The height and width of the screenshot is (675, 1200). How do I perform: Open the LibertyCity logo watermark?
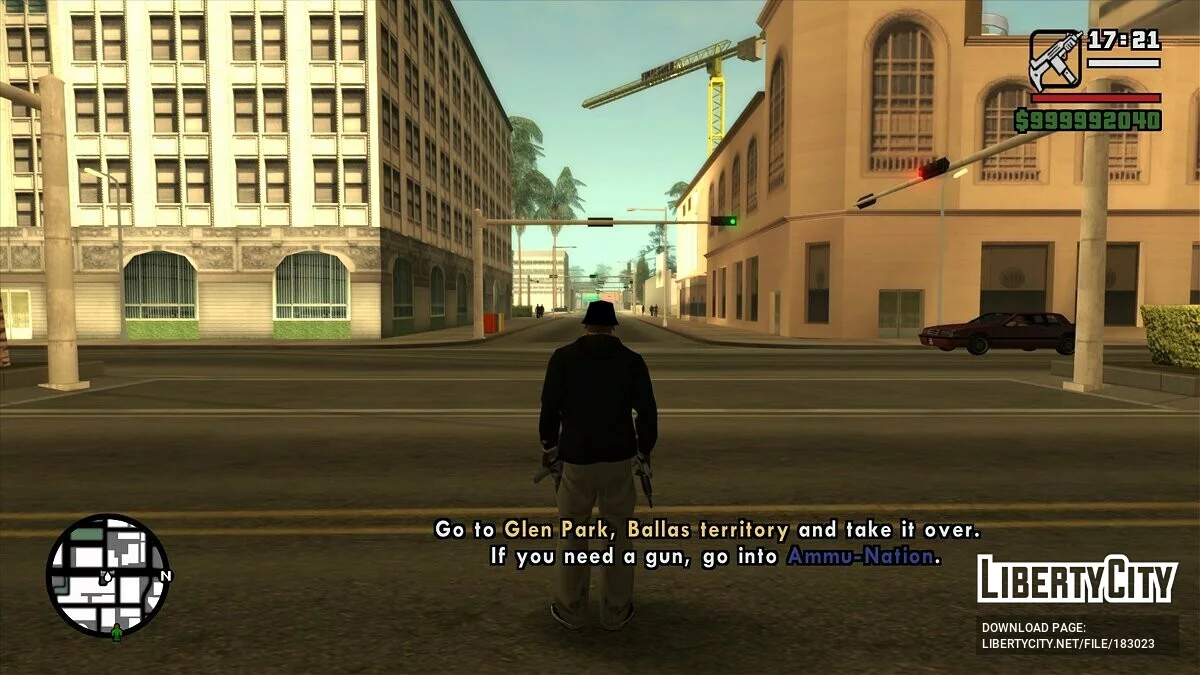click(x=1077, y=580)
